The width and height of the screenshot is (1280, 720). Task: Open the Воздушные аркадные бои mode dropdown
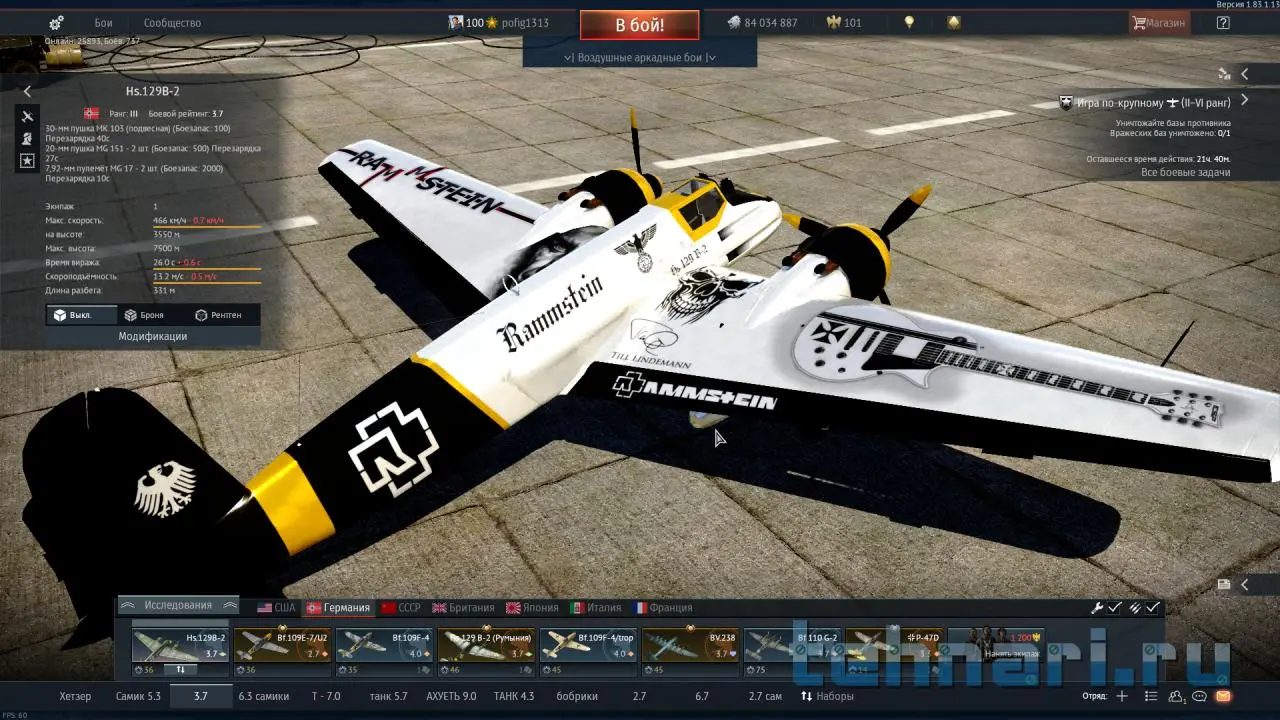(640, 57)
